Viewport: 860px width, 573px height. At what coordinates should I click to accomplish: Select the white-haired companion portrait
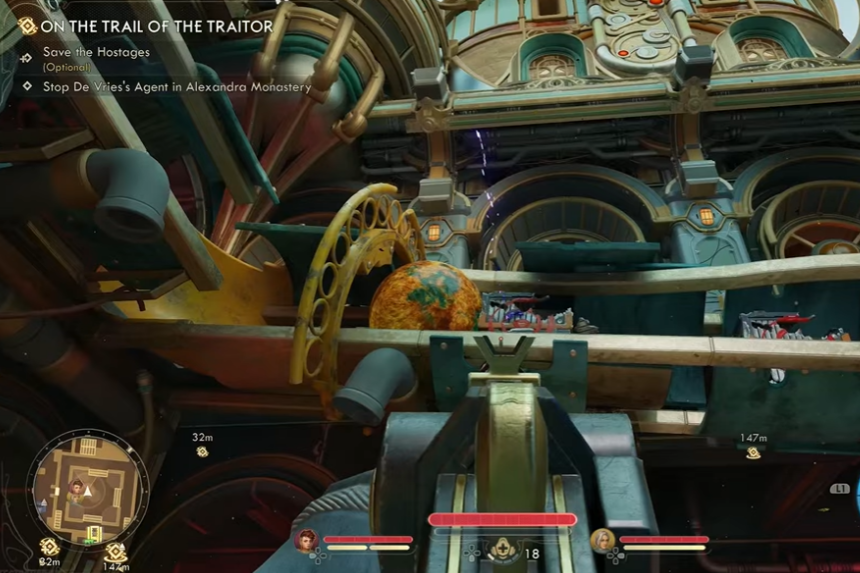coord(603,541)
